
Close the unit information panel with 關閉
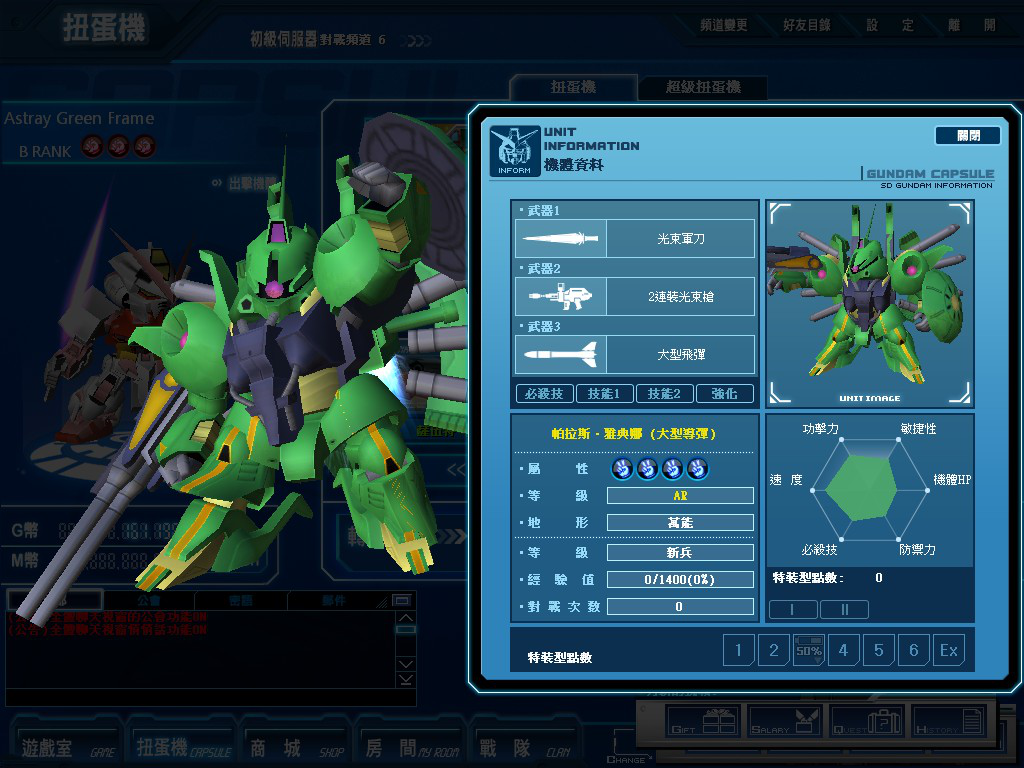tap(967, 135)
